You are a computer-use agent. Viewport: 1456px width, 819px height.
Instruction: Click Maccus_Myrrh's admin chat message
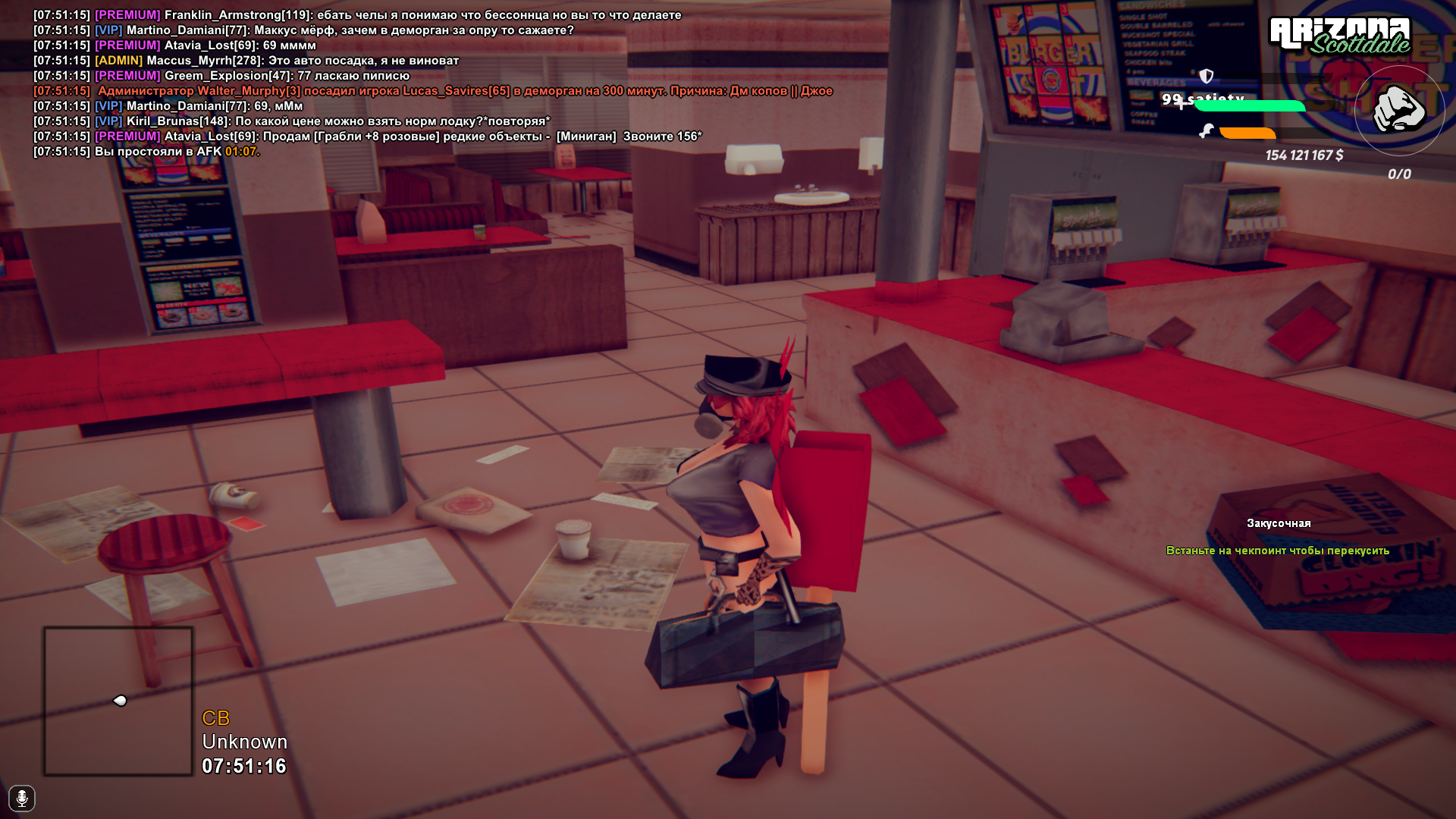302,61
